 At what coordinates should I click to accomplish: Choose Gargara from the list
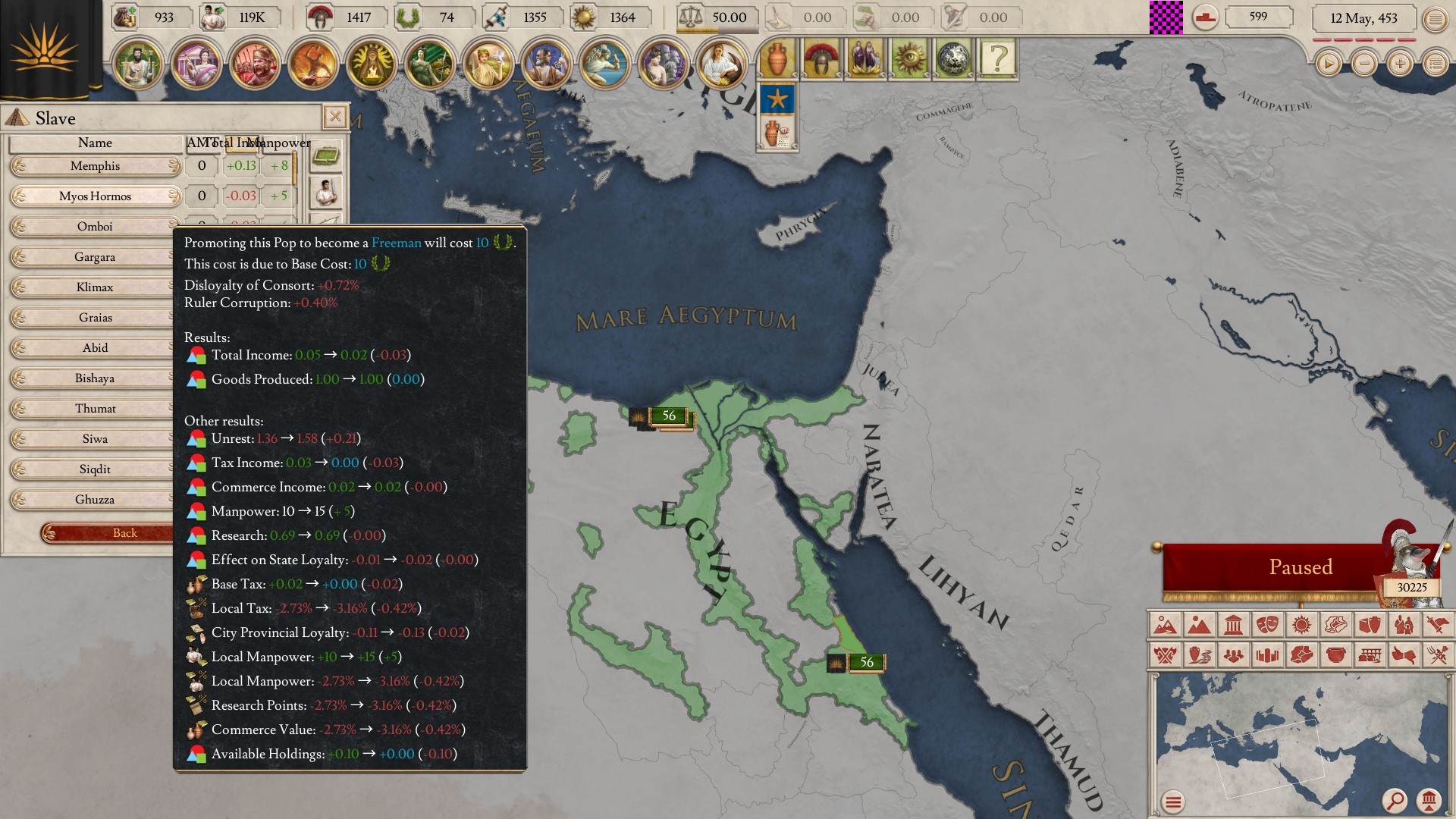95,257
